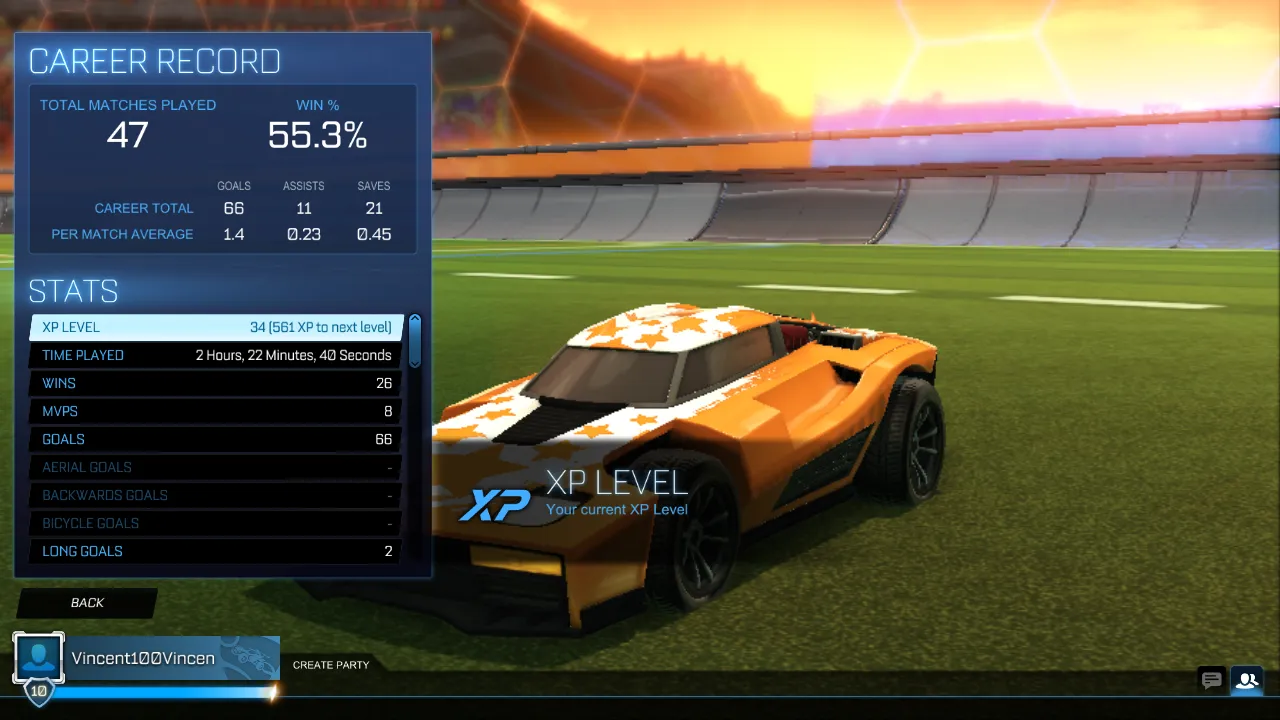Select the MVPS stat row
Image resolution: width=1280 pixels, height=720 pixels.
pyautogui.click(x=215, y=411)
